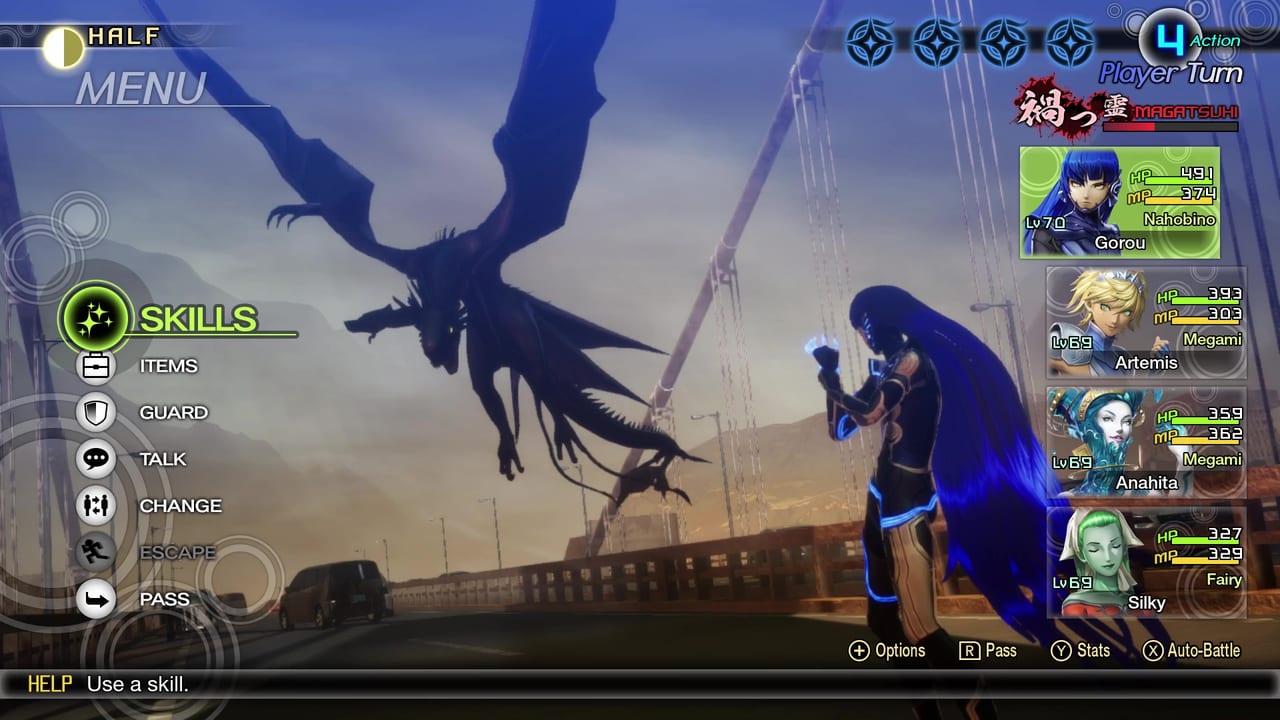Select the Skills sparkle icon
Screen dimensions: 1280x720
click(95, 319)
